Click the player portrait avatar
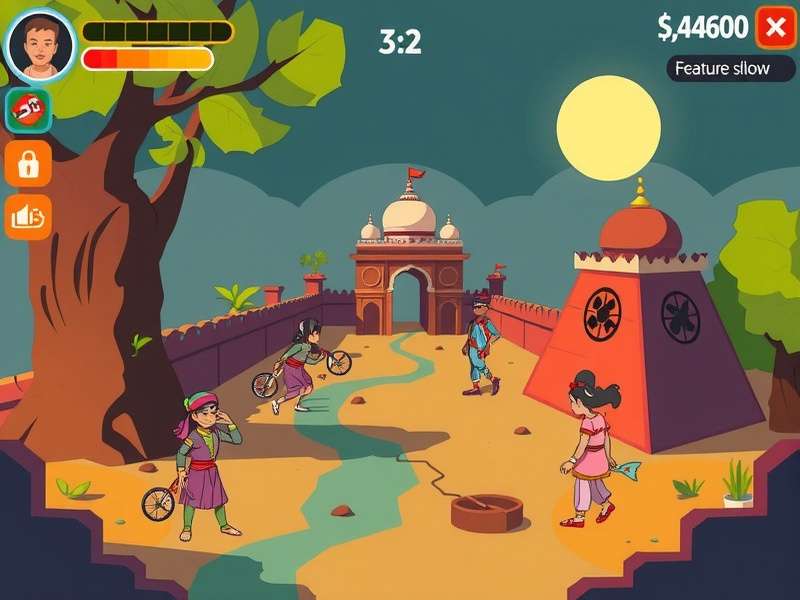The width and height of the screenshot is (800, 600). (x=41, y=46)
